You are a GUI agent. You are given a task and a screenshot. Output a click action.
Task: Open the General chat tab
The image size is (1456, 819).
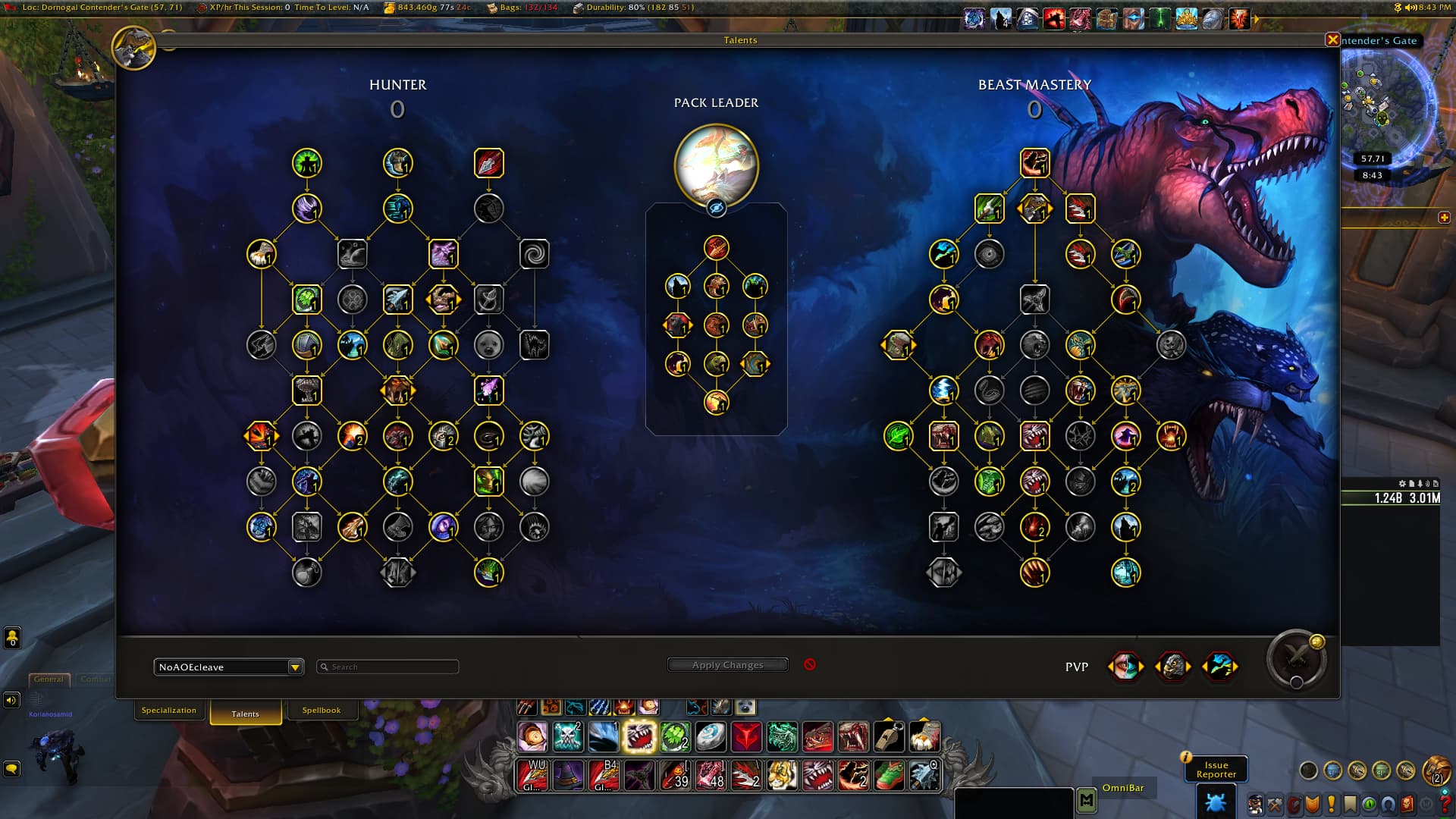49,679
